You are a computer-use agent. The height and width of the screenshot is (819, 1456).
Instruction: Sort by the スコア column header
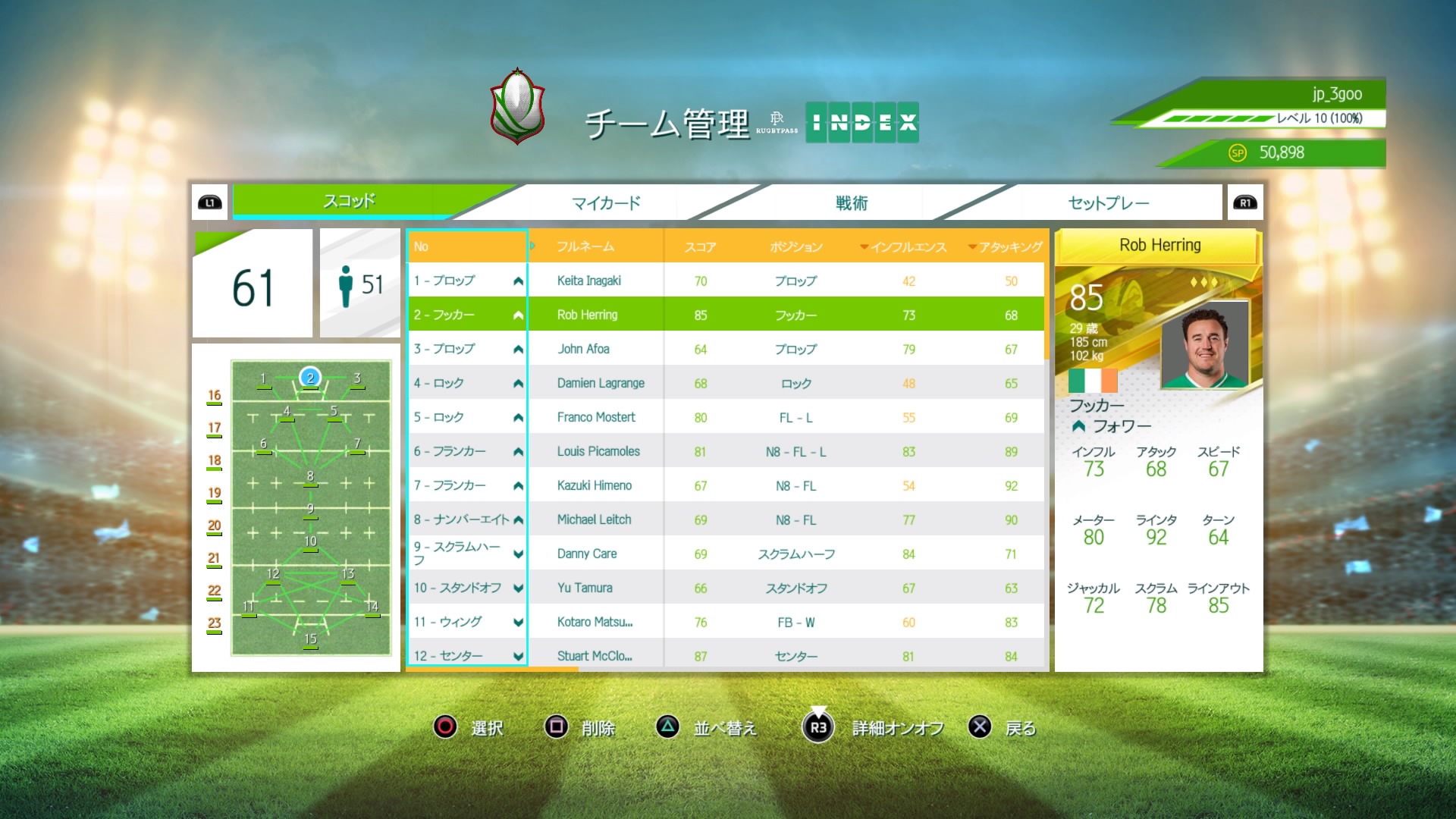700,247
